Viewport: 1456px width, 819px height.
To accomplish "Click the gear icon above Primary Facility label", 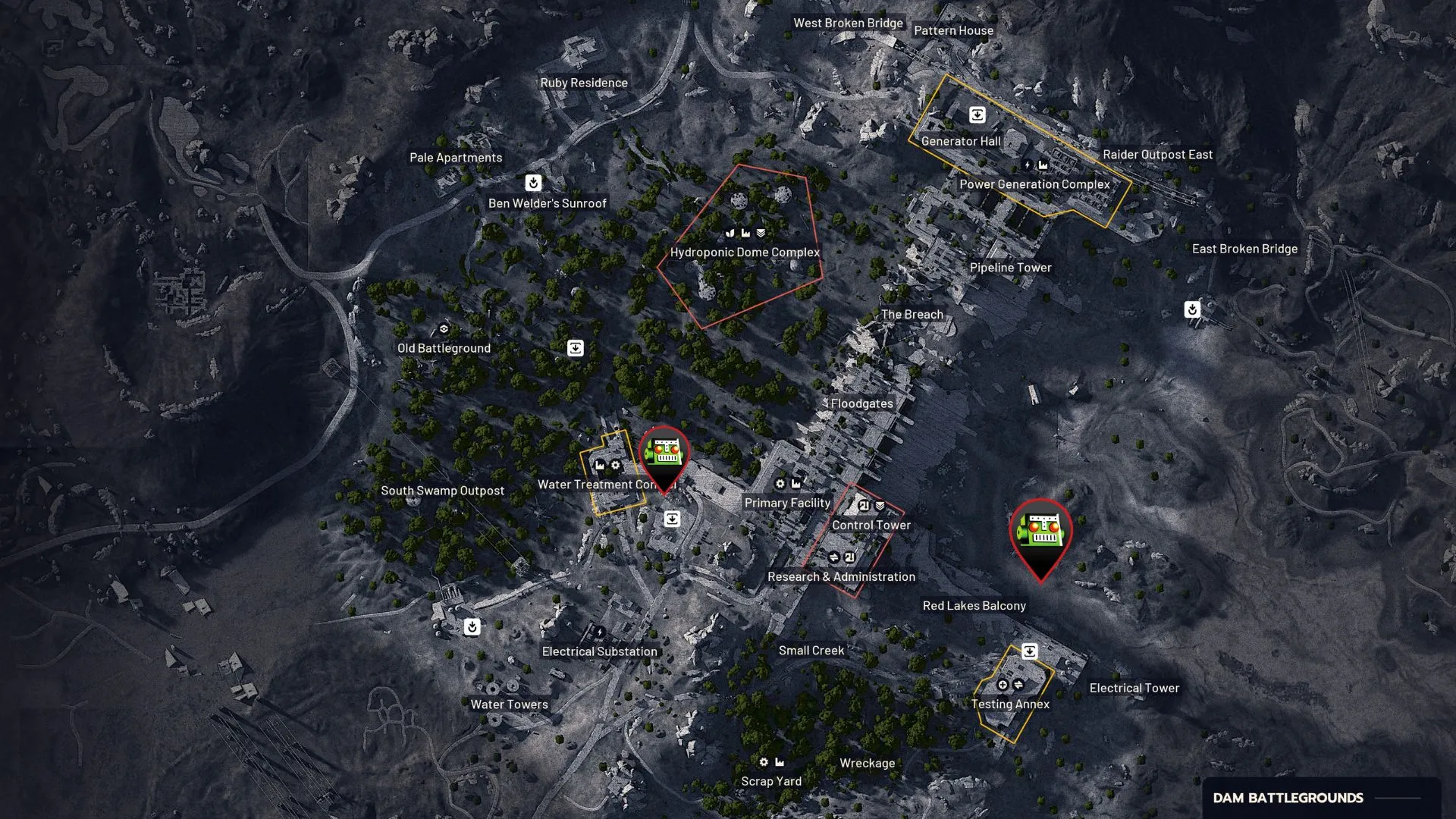I will coord(780,484).
